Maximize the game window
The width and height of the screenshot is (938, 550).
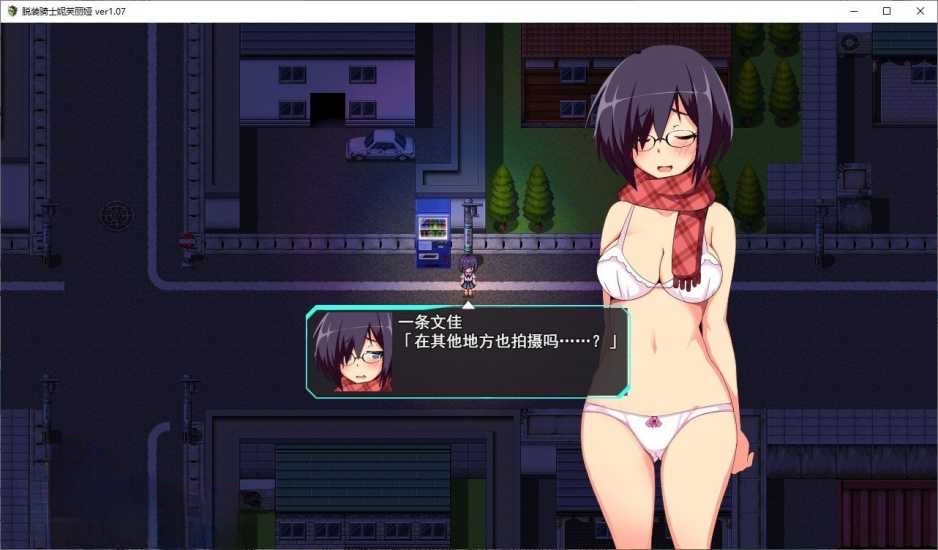[886, 11]
